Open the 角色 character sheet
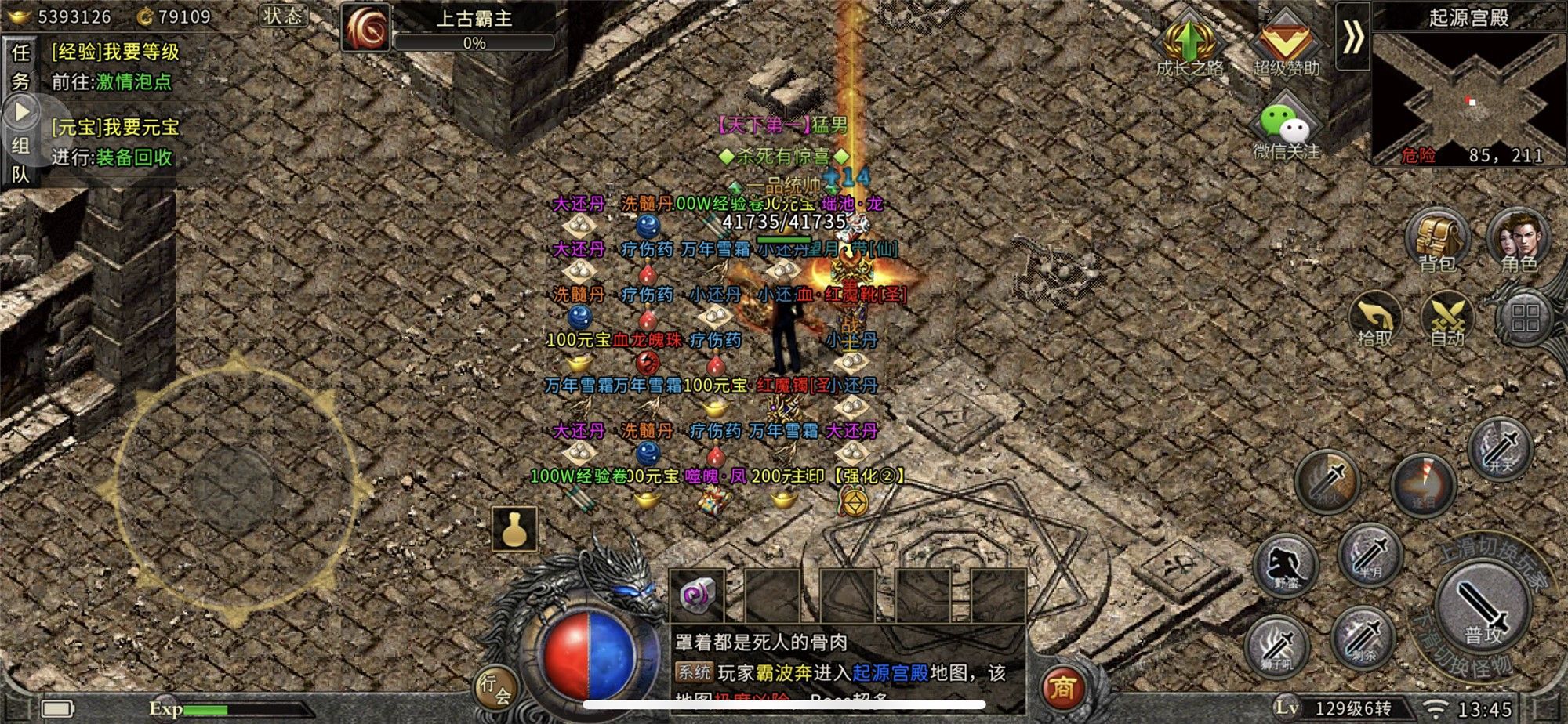Screen dimensions: 1568x724 [1519, 239]
